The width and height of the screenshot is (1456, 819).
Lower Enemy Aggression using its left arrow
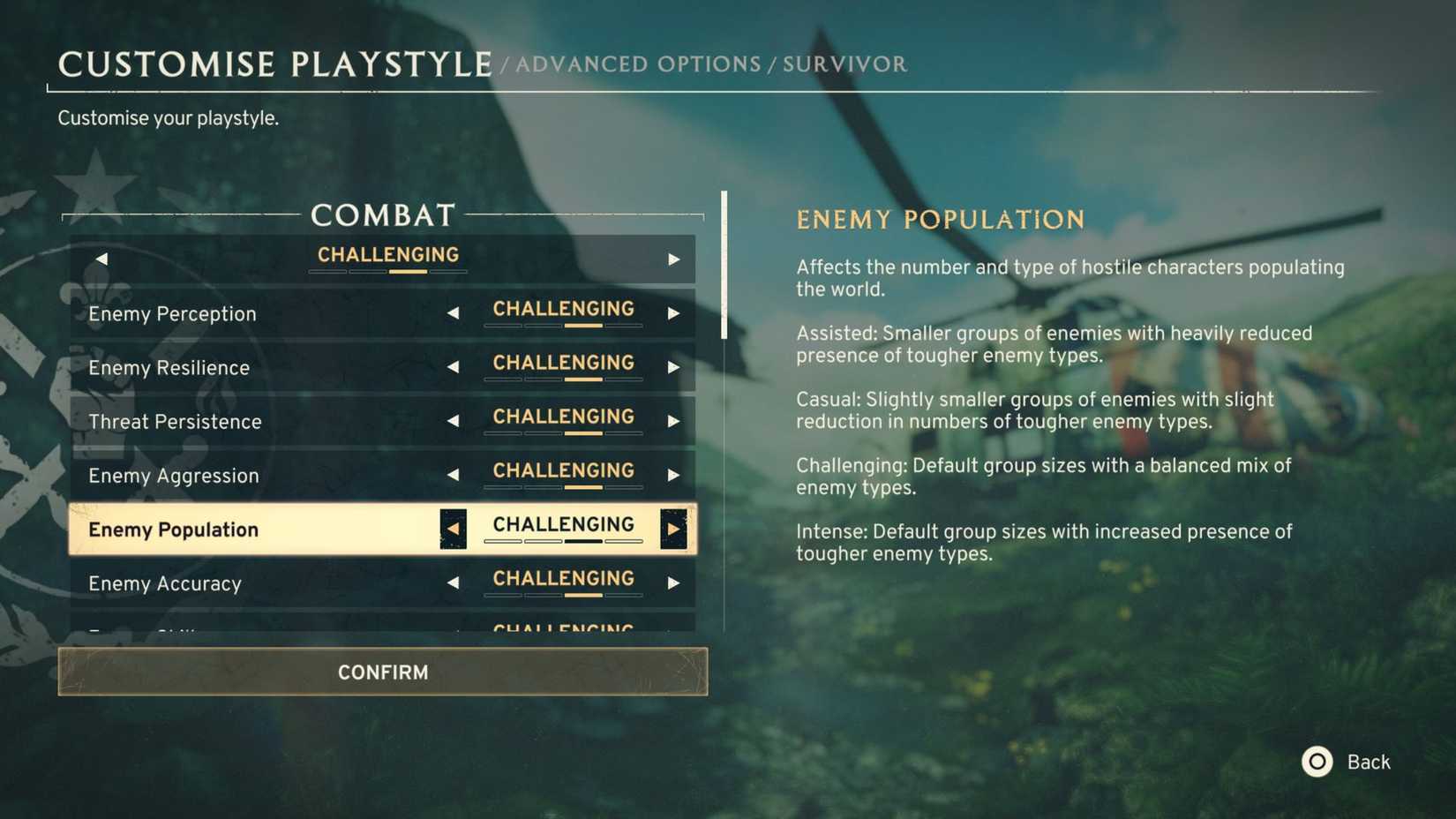(x=454, y=476)
